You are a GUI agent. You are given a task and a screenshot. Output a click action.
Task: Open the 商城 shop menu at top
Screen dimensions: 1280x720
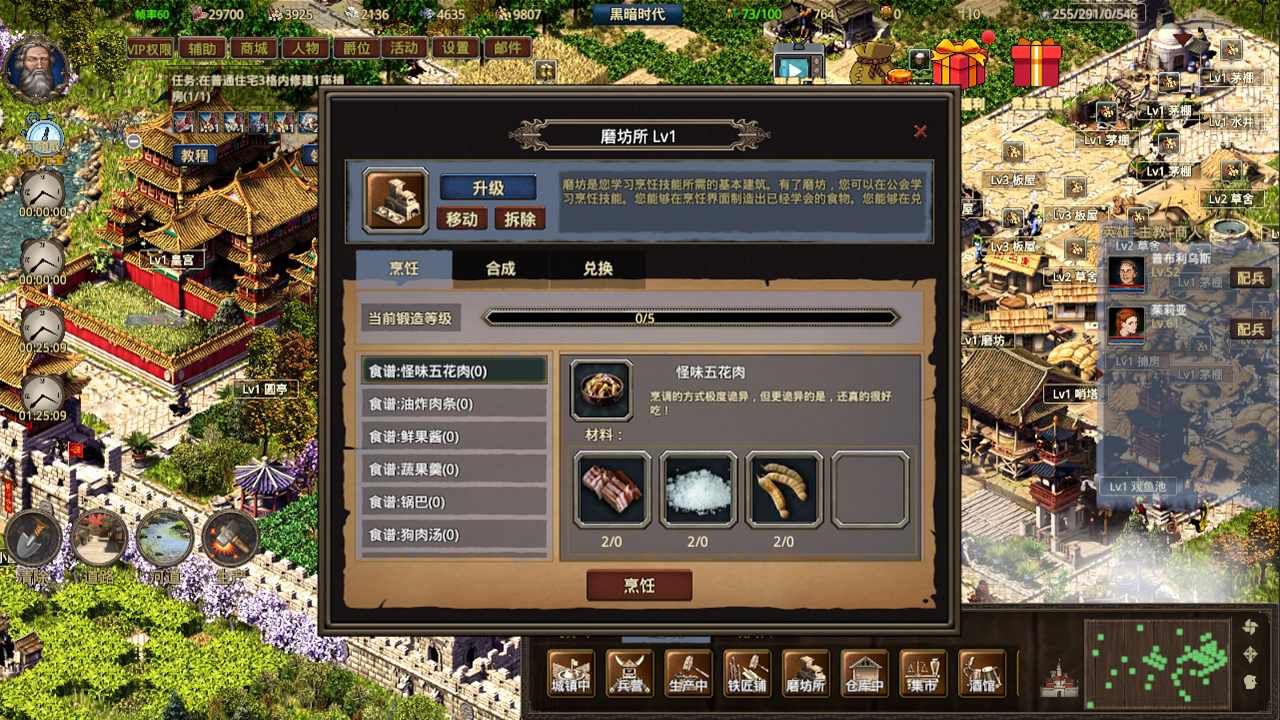[253, 46]
